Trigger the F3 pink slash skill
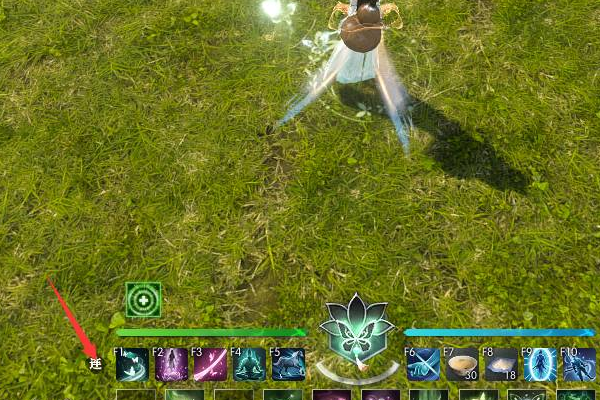The width and height of the screenshot is (600, 400). tap(210, 364)
